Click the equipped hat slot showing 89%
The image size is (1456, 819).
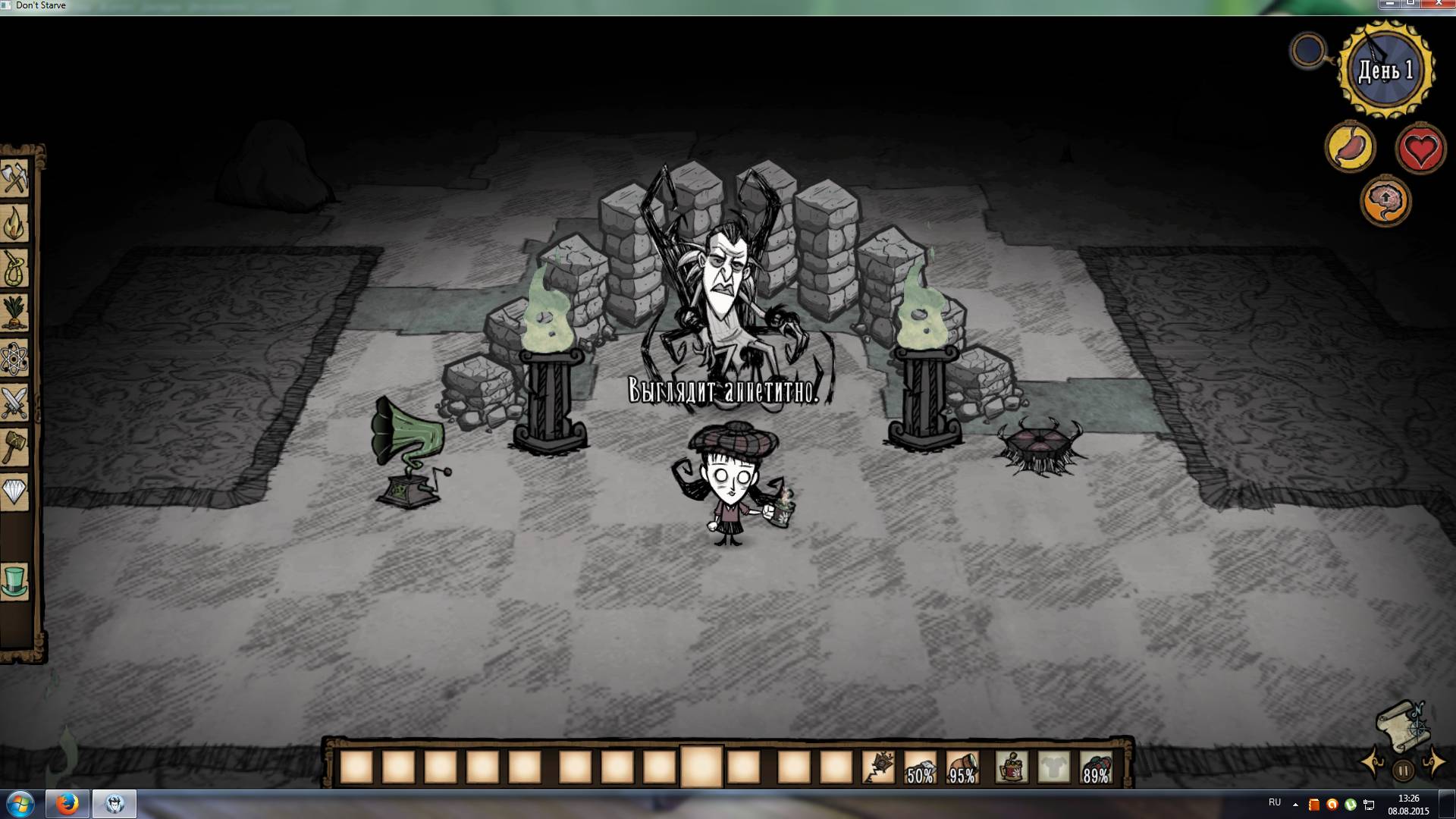pos(1096,767)
